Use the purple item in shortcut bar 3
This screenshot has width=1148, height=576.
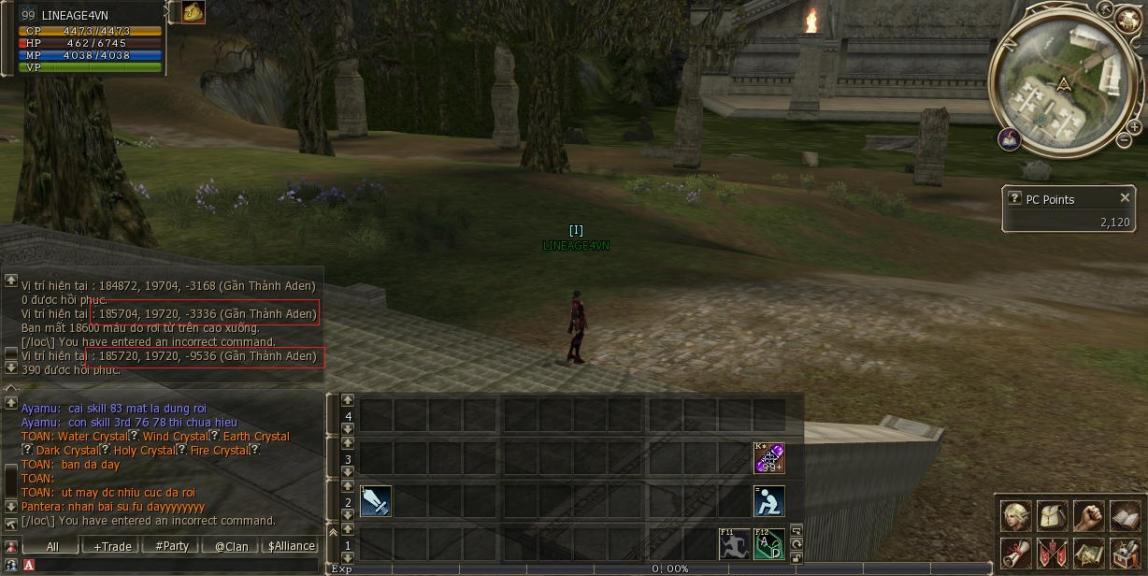point(768,458)
